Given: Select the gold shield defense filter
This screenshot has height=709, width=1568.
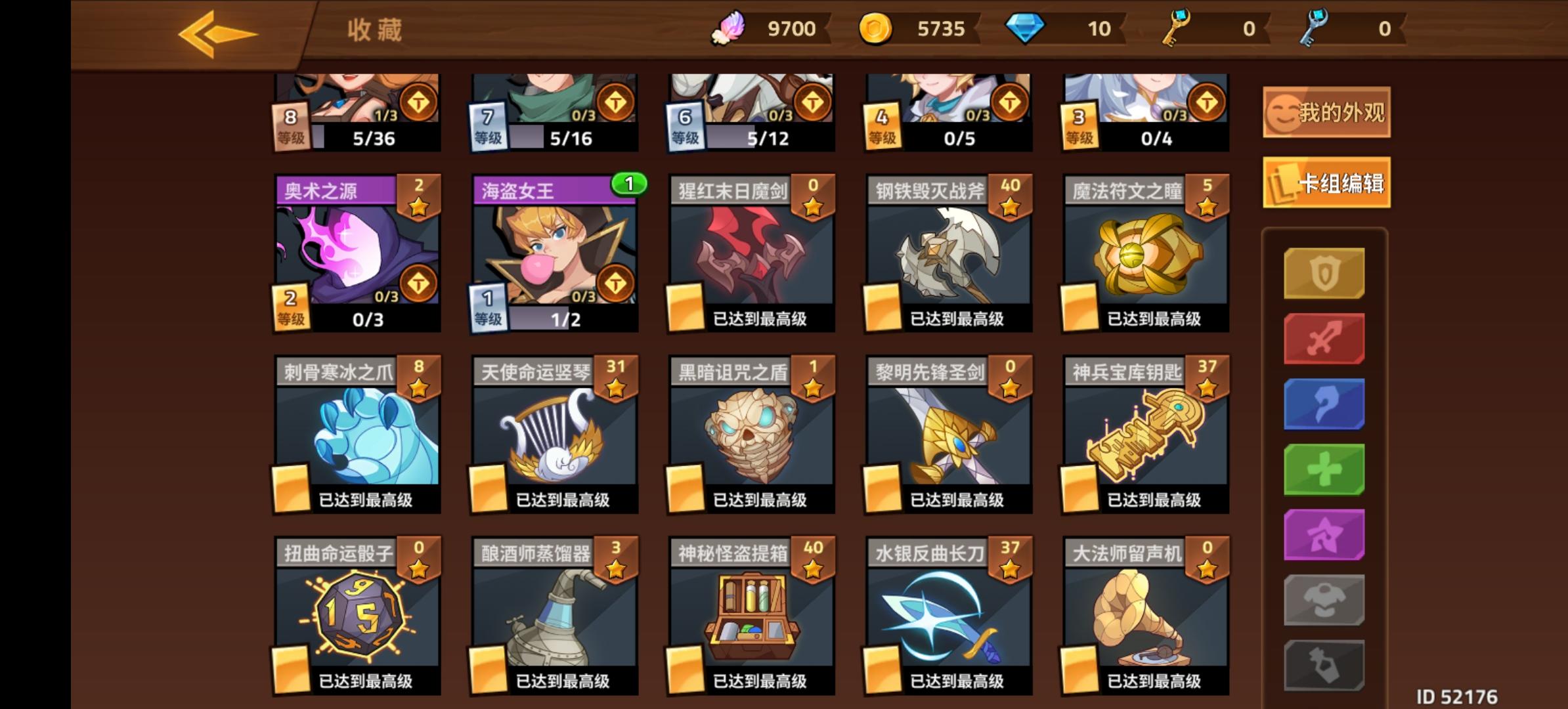Looking at the screenshot, I should 1324,272.
